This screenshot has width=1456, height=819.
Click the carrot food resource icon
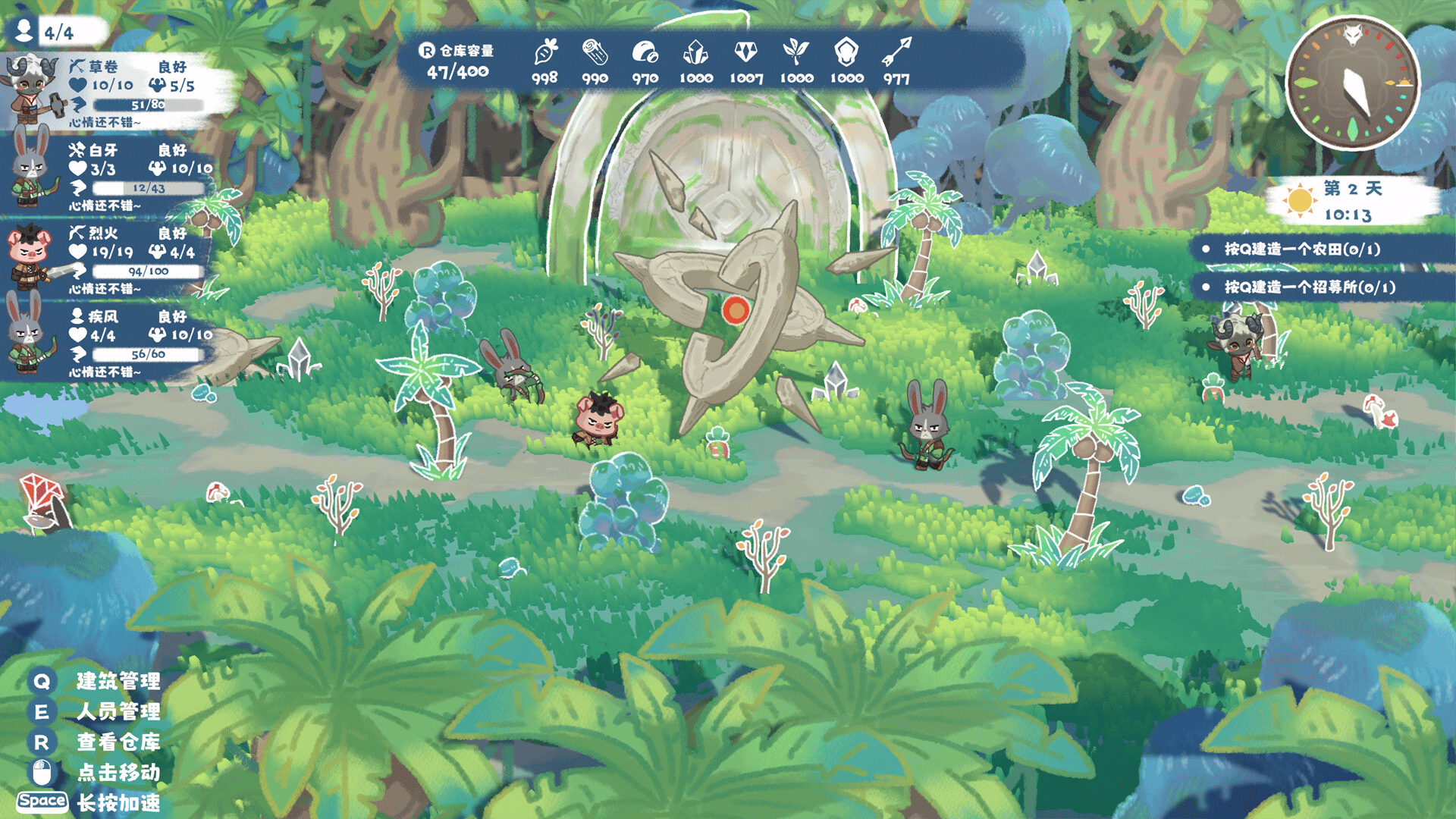545,53
